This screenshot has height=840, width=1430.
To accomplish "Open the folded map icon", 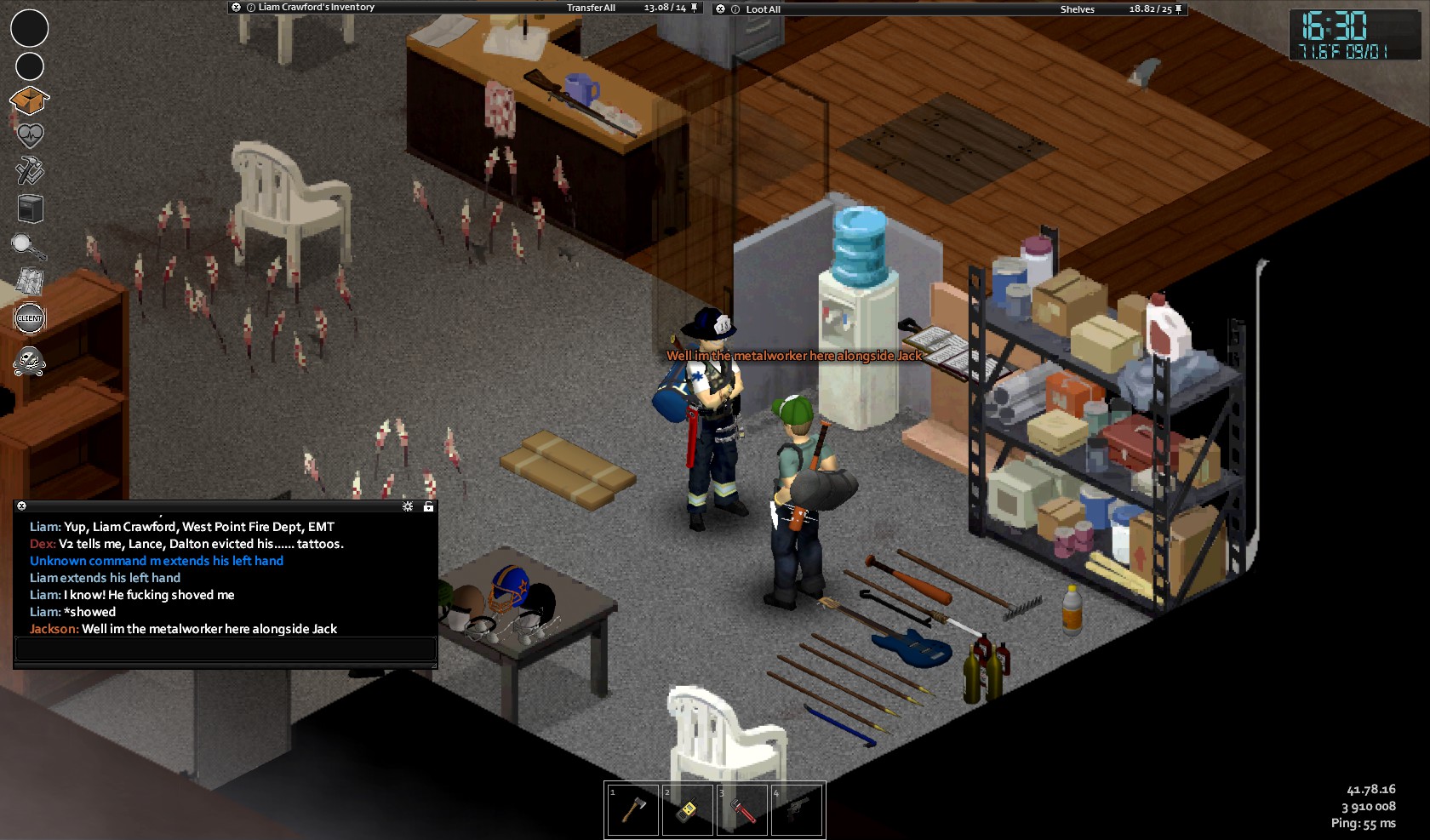I will coord(30,282).
